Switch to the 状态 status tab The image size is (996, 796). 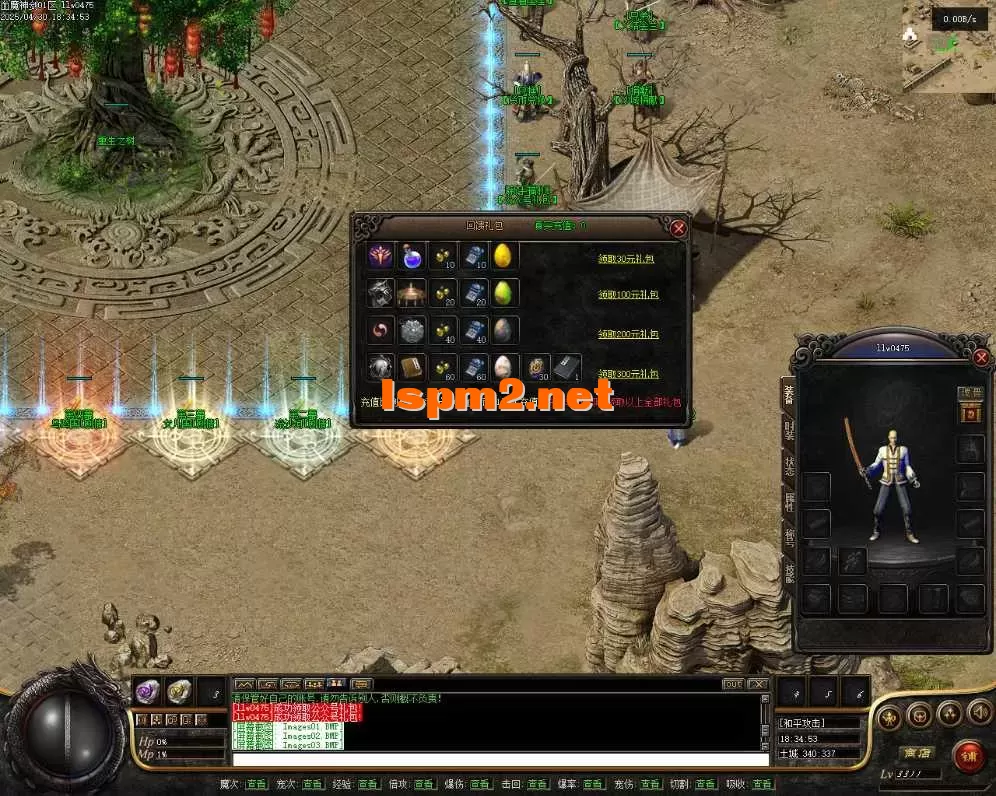[x=788, y=469]
